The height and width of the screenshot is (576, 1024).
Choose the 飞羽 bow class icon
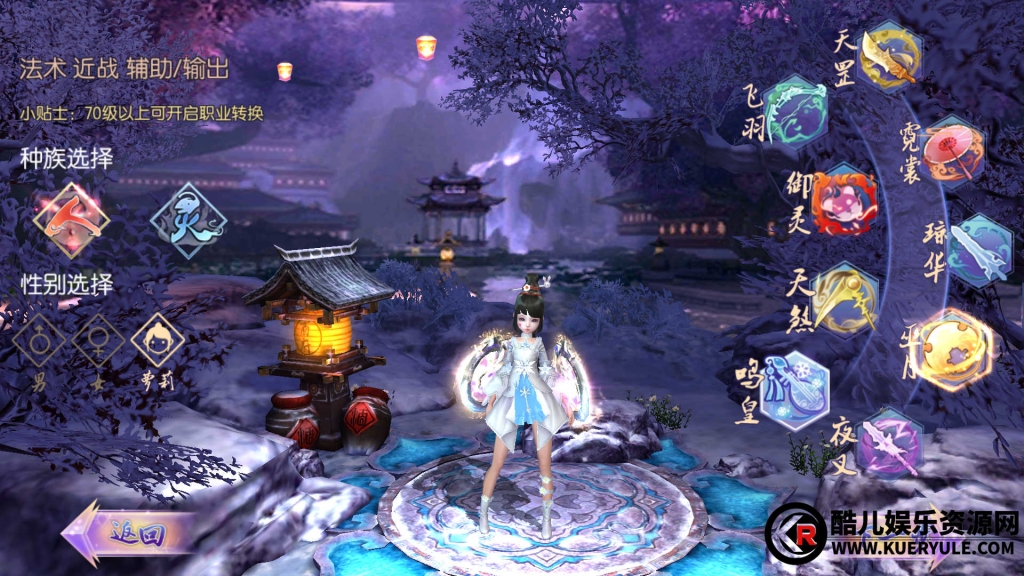[x=795, y=111]
